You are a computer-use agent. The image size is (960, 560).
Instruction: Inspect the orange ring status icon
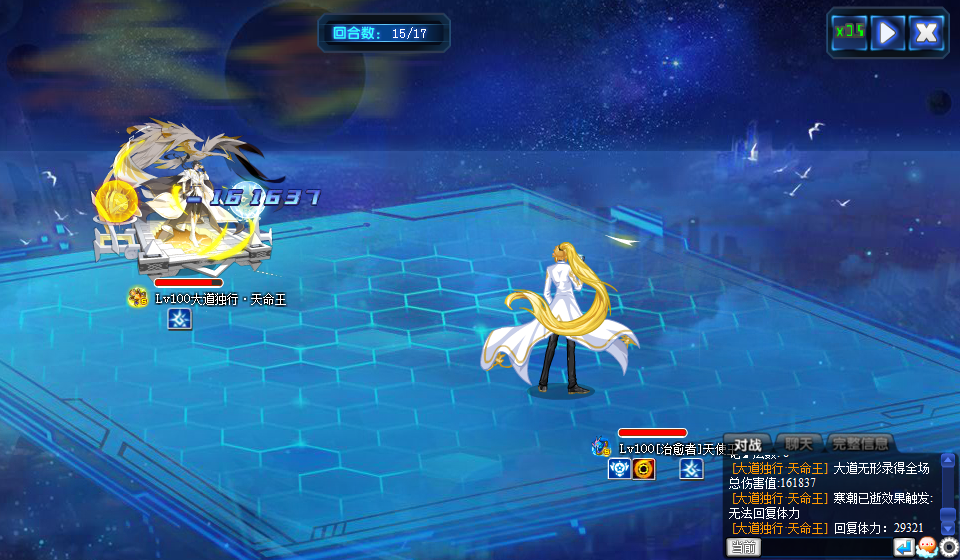[x=644, y=469]
